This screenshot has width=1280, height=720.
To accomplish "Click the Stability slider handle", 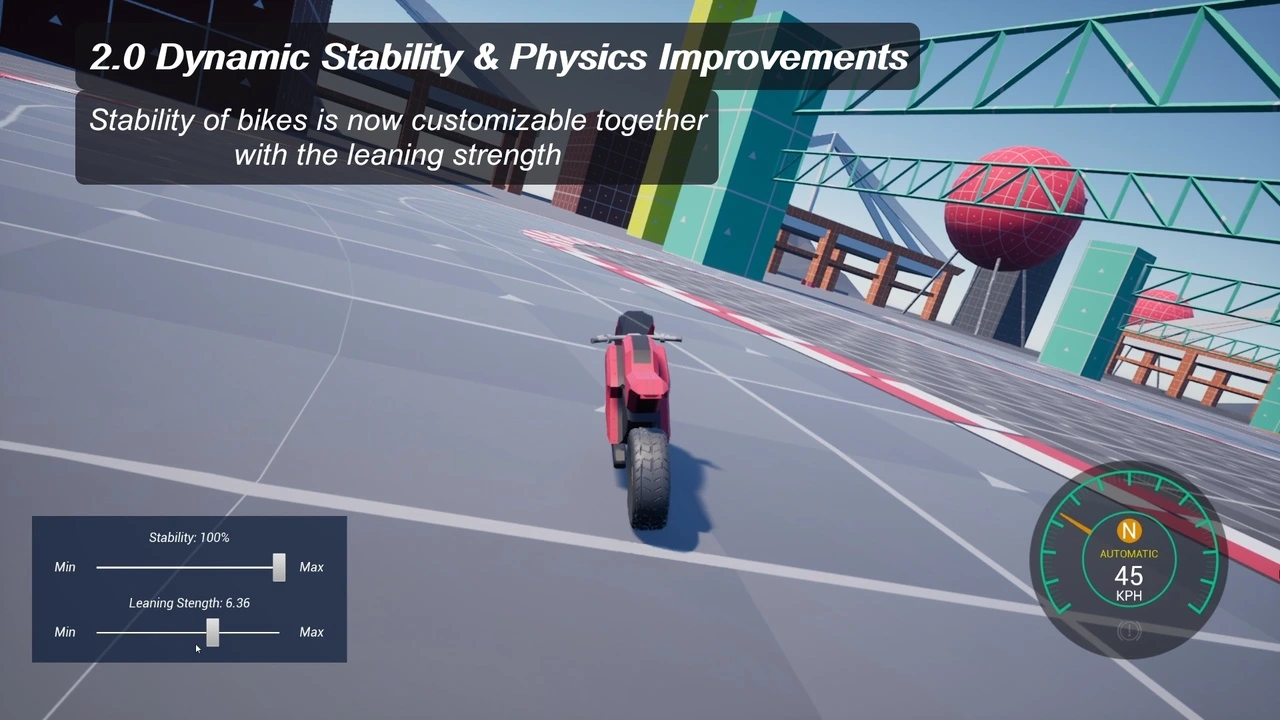I will 279,567.
